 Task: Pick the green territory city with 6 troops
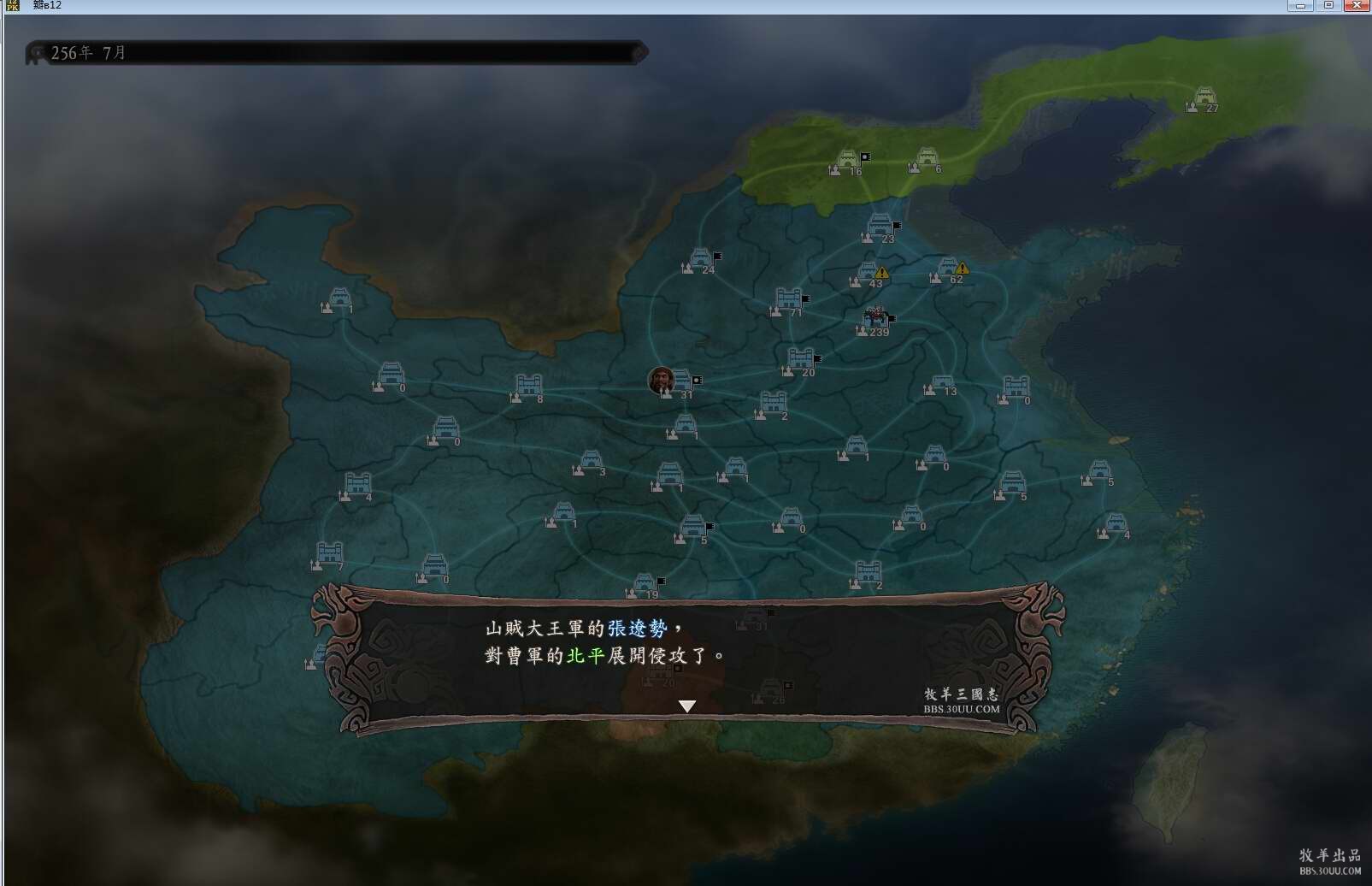(927, 158)
